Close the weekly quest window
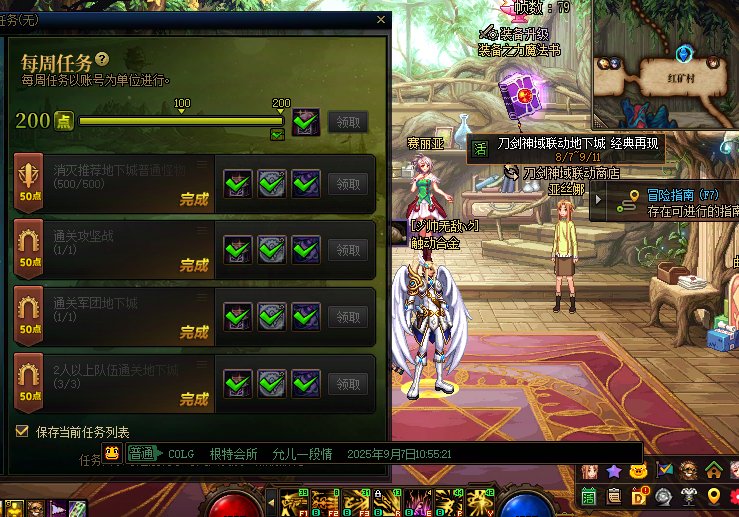 pos(380,19)
